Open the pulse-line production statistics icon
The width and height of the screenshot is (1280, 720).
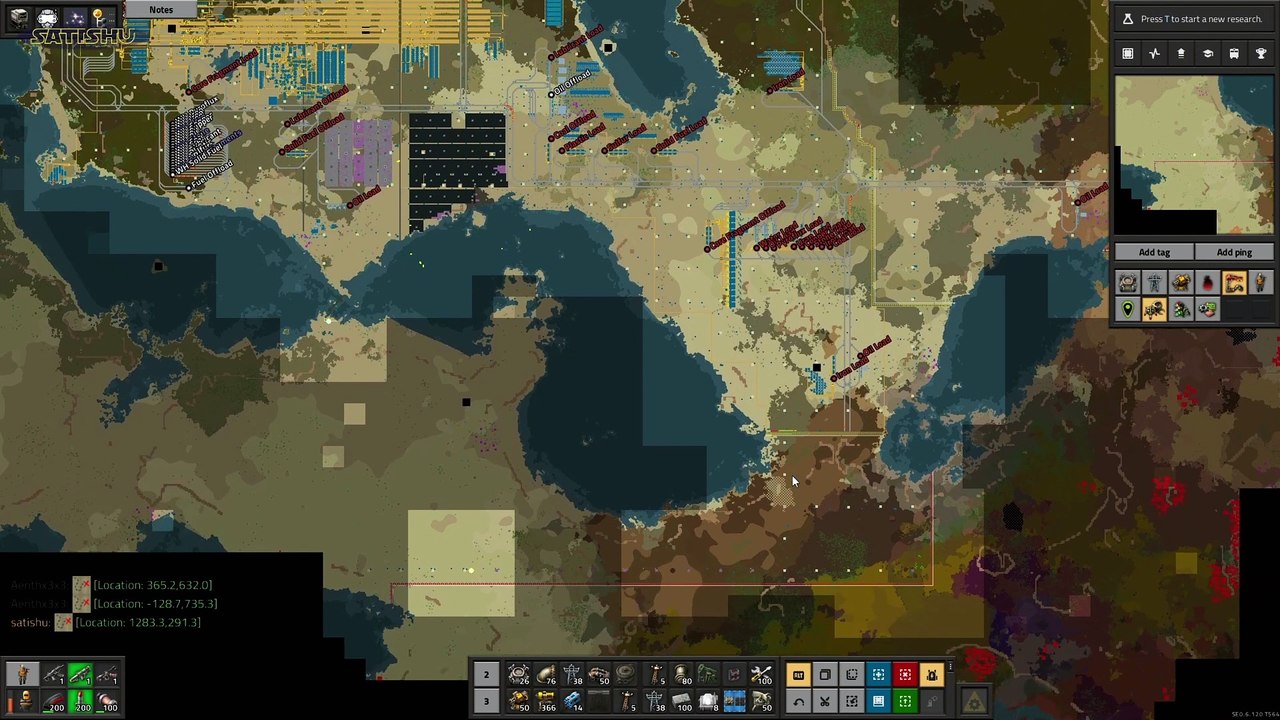(1154, 54)
